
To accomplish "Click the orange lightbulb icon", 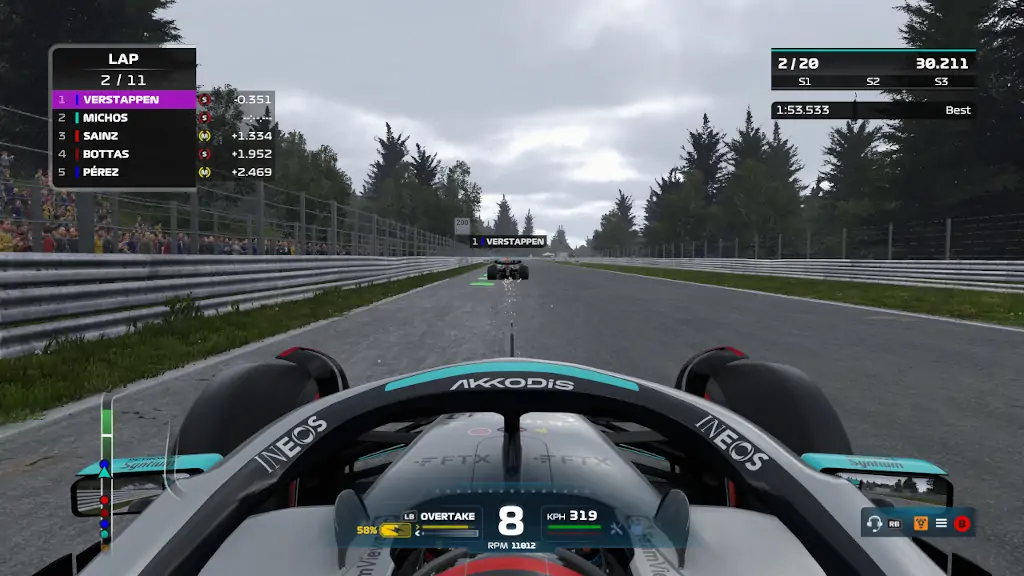I will click(x=921, y=523).
